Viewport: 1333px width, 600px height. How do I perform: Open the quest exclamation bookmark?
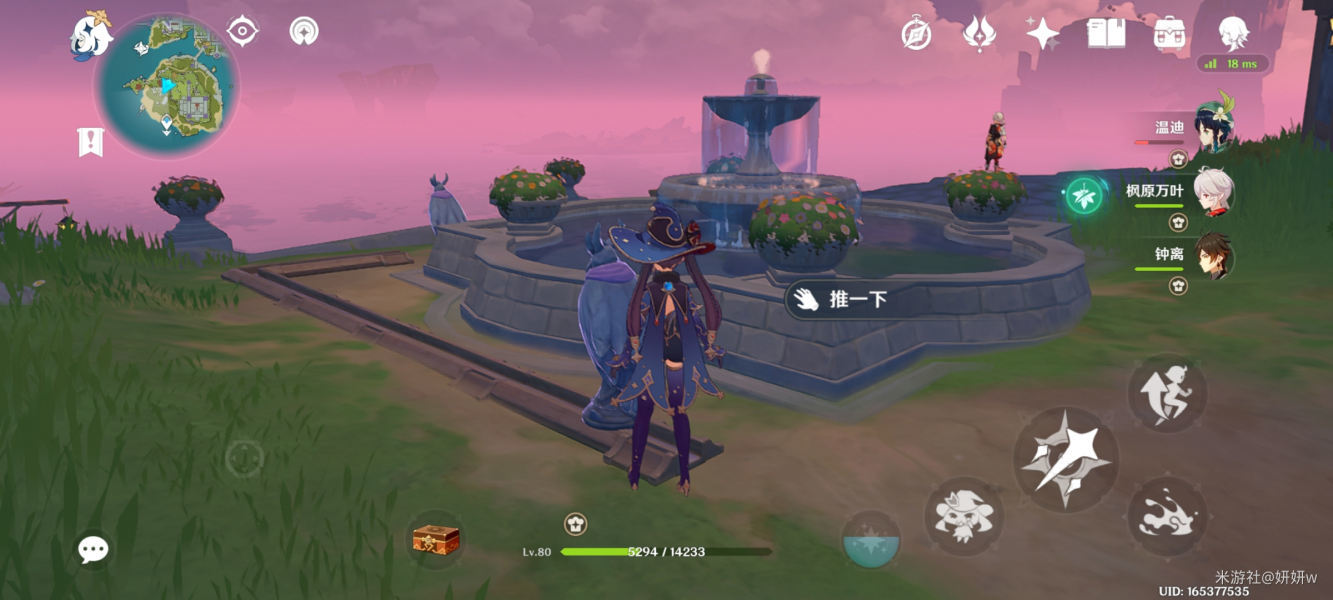(90, 142)
